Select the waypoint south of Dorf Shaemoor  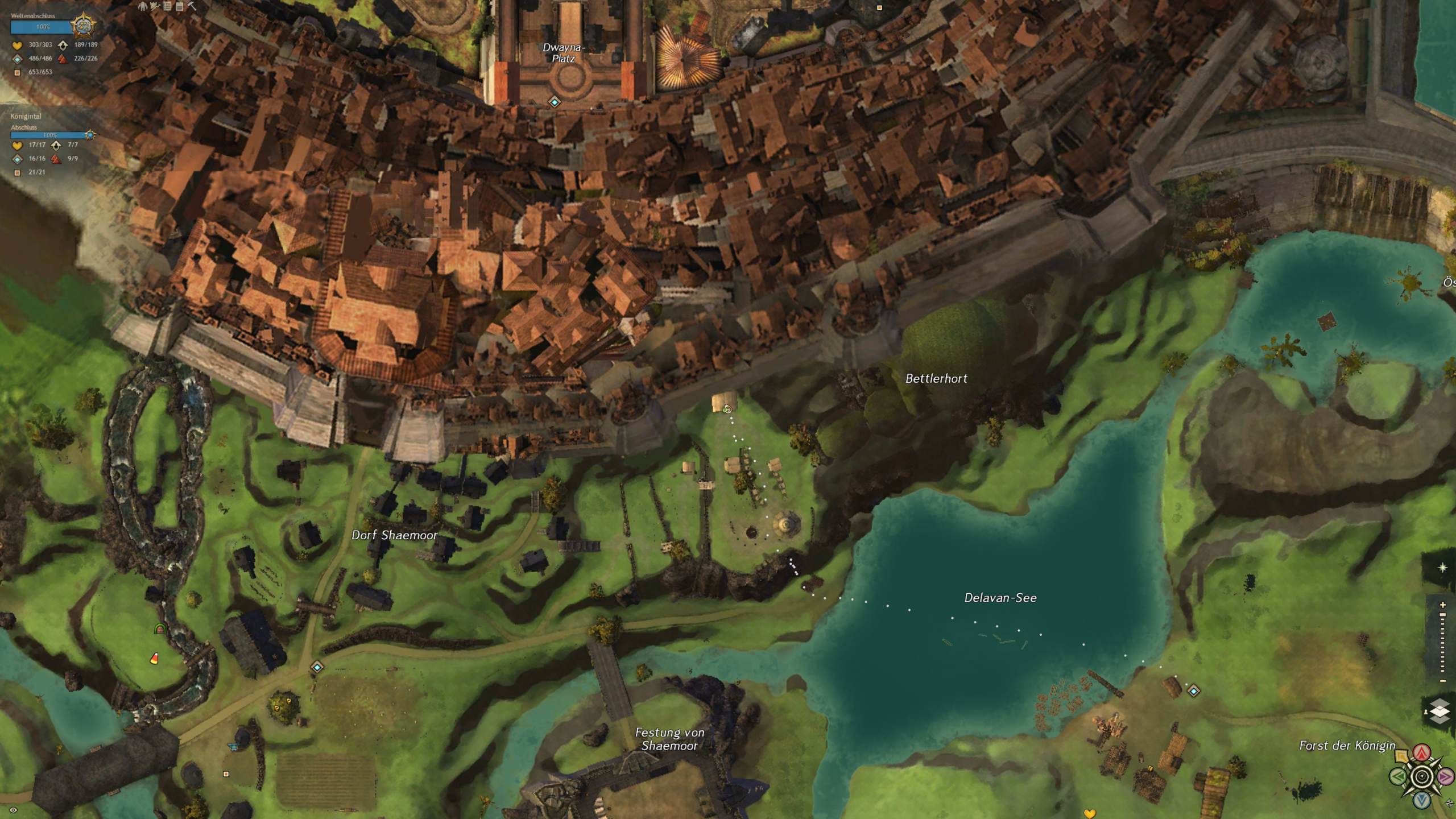click(317, 667)
